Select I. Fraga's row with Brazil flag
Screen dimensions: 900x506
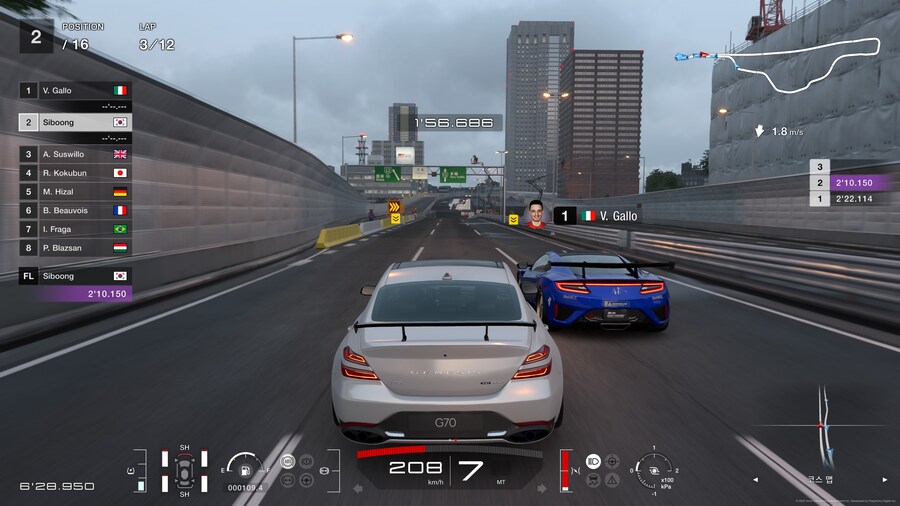(x=75, y=229)
